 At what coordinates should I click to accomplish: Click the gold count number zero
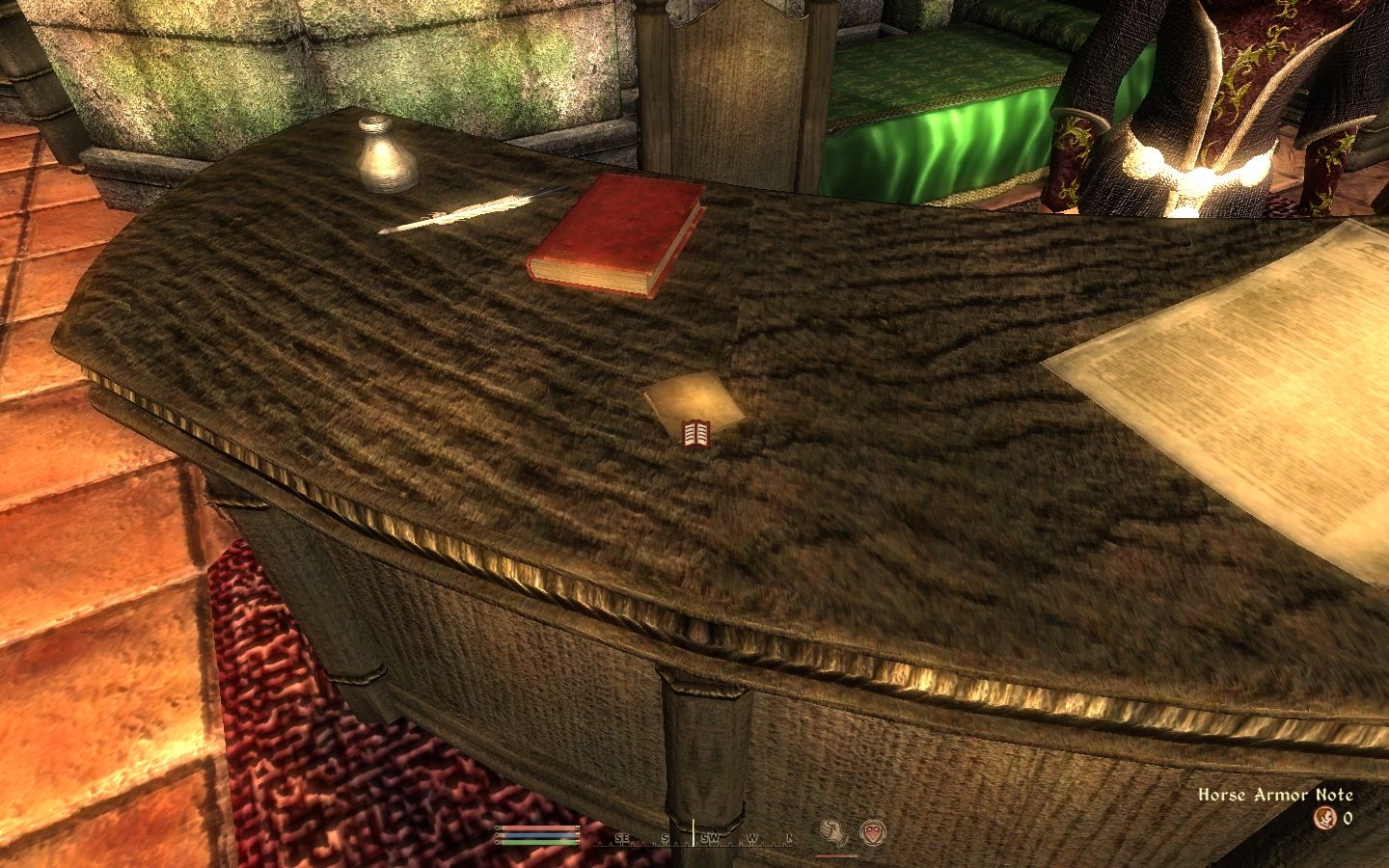click(1348, 816)
